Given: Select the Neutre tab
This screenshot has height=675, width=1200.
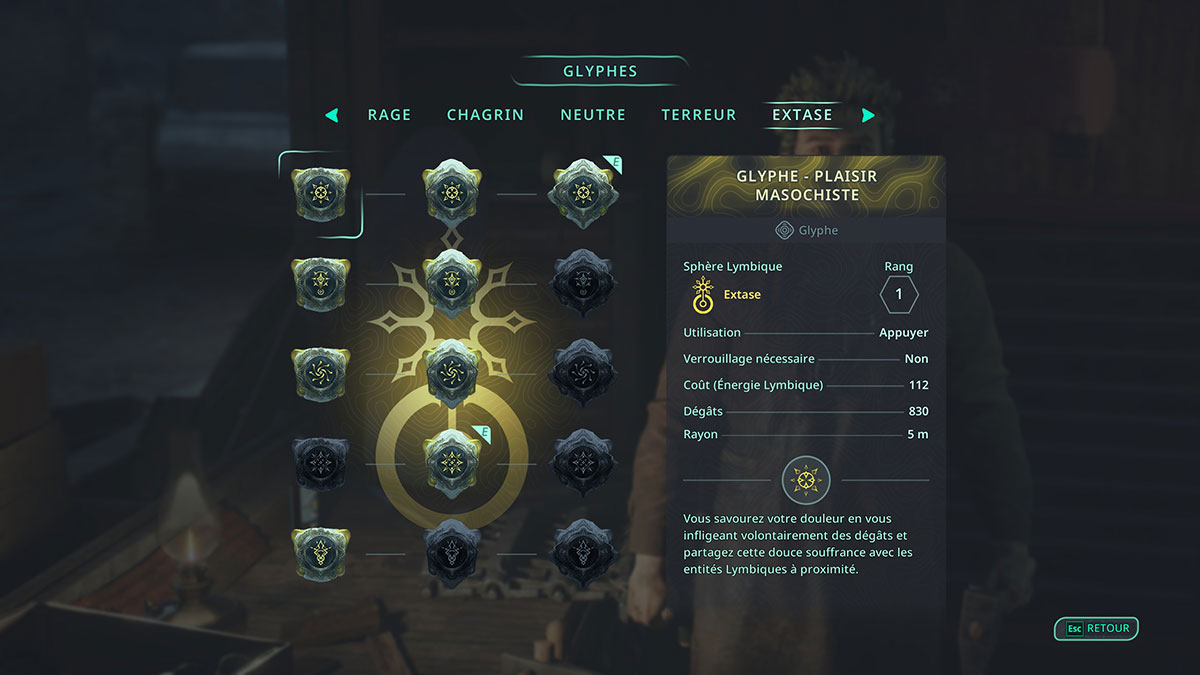Looking at the screenshot, I should coord(593,115).
